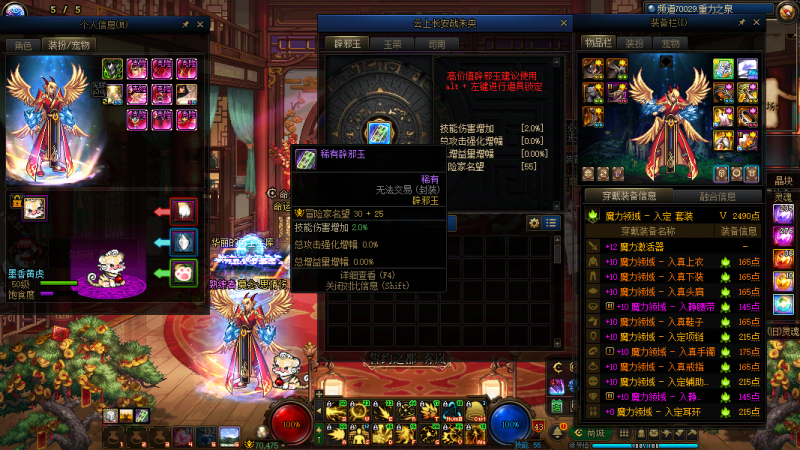This screenshot has width=800, height=450.
Task: Switch to the 角色 tab
Action: pyautogui.click(x=23, y=45)
